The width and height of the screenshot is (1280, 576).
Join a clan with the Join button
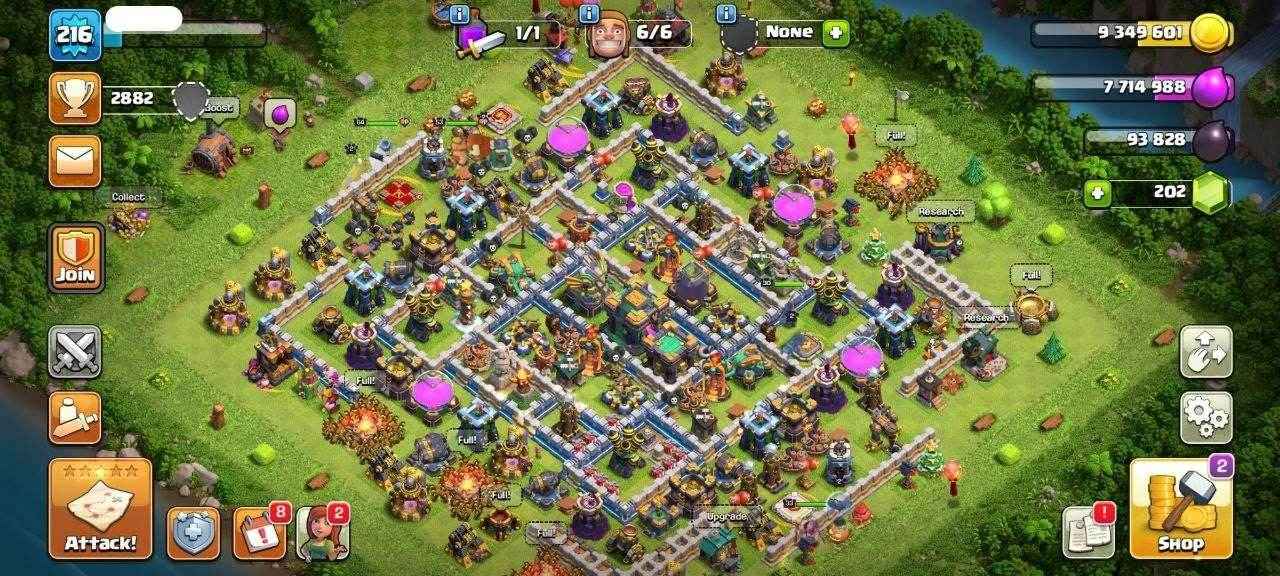point(76,257)
